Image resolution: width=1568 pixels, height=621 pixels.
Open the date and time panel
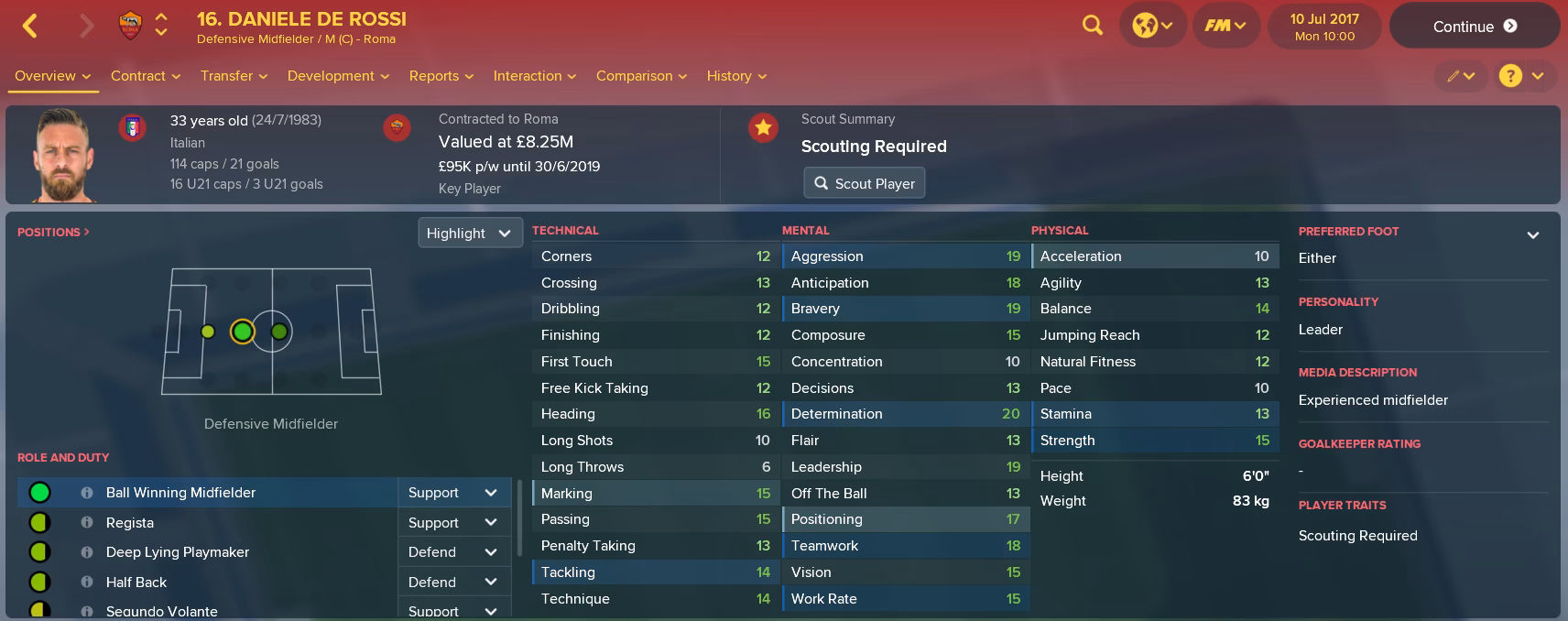(x=1324, y=27)
